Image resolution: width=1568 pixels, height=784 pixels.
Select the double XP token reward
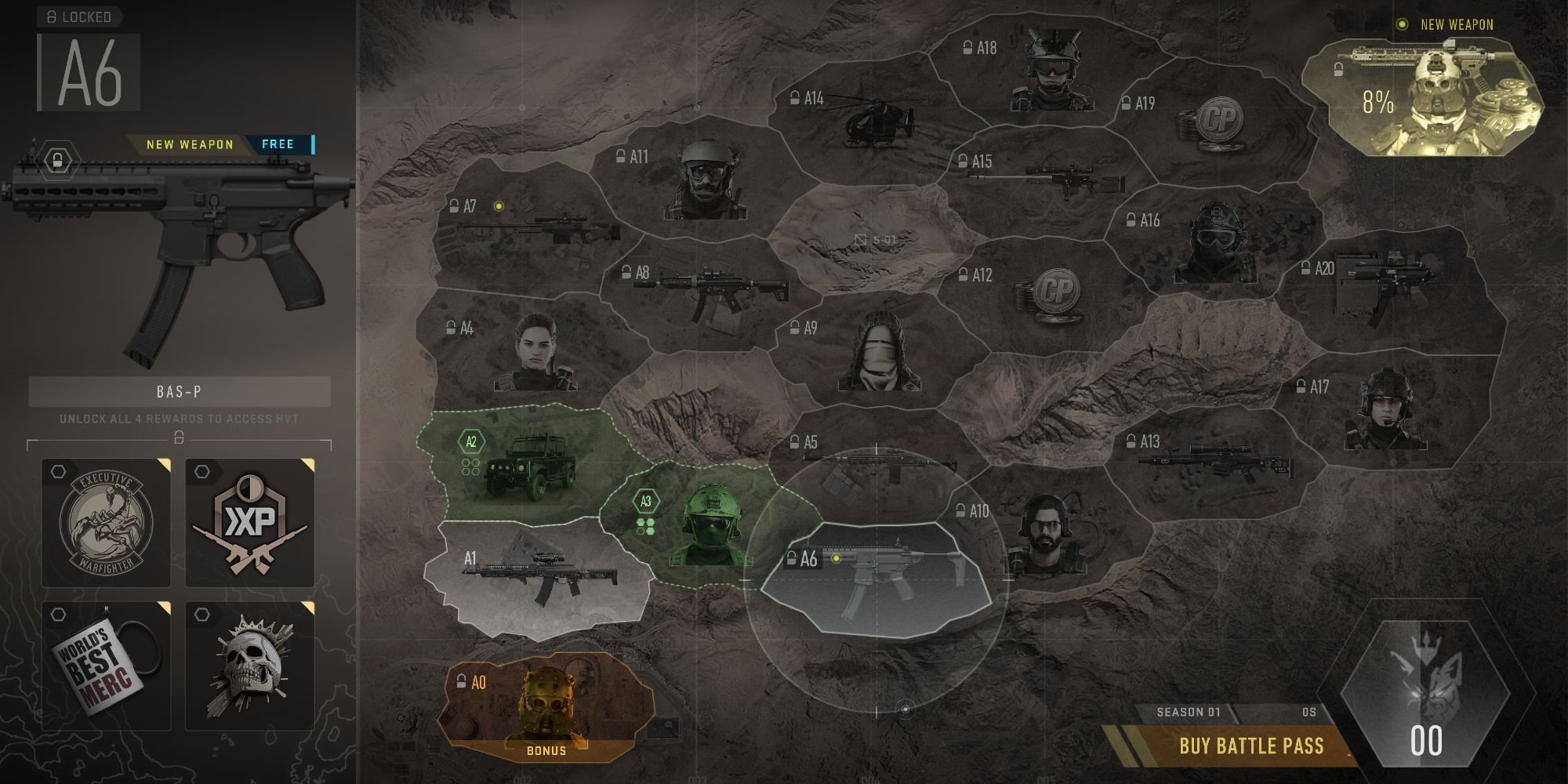tap(250, 522)
